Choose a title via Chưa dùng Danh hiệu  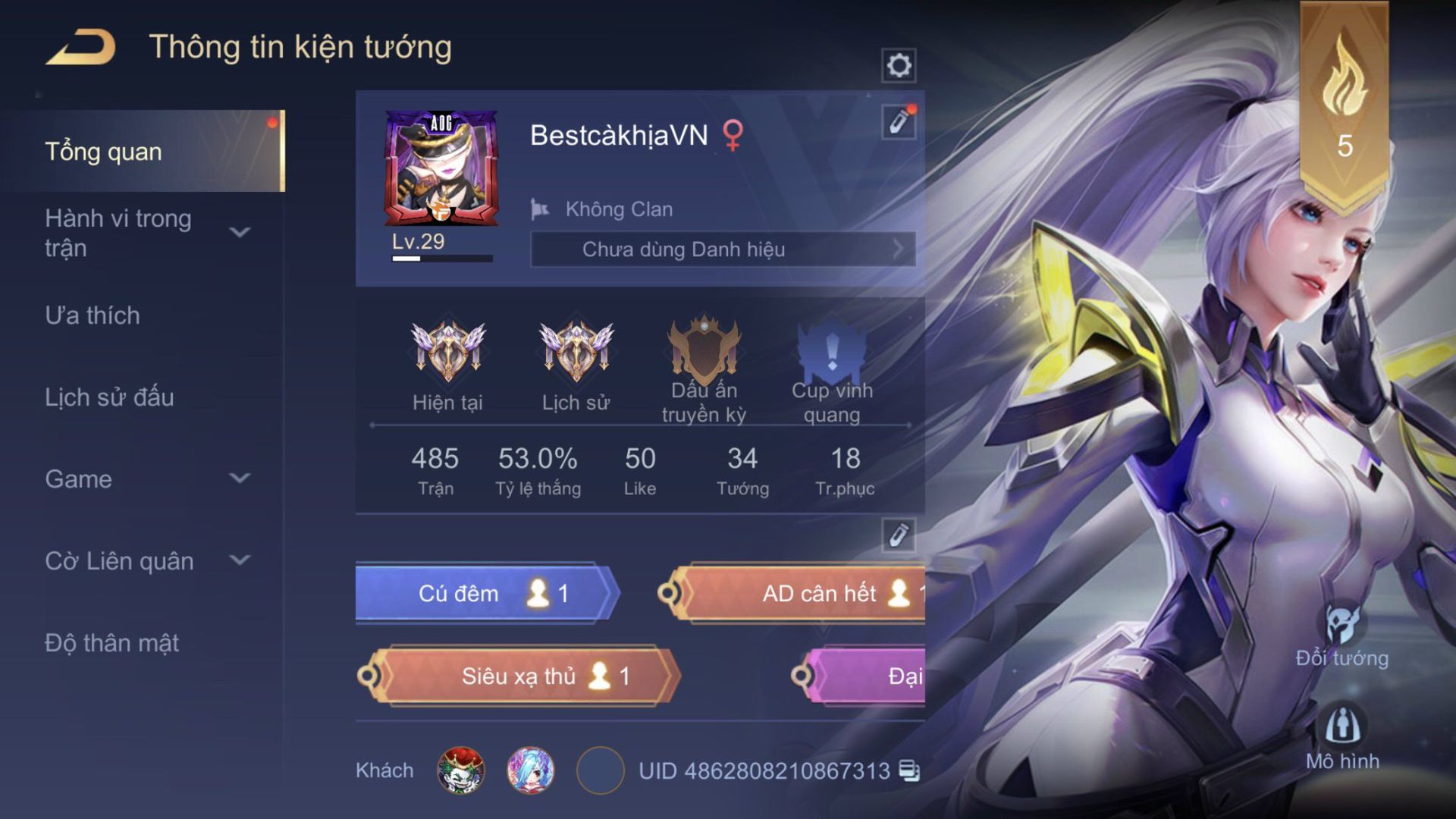723,249
